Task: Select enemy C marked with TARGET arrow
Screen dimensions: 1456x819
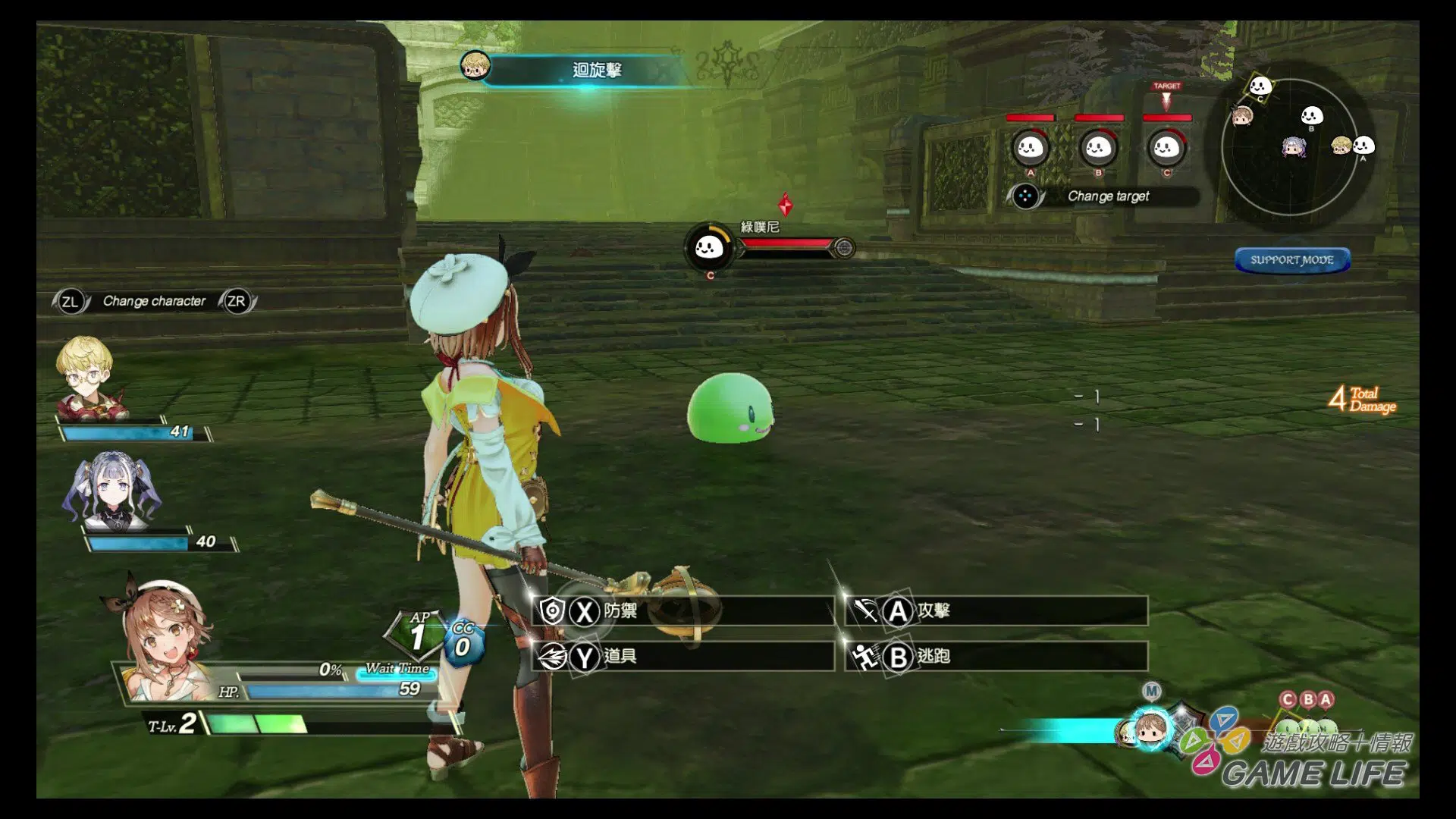Action: [1166, 148]
